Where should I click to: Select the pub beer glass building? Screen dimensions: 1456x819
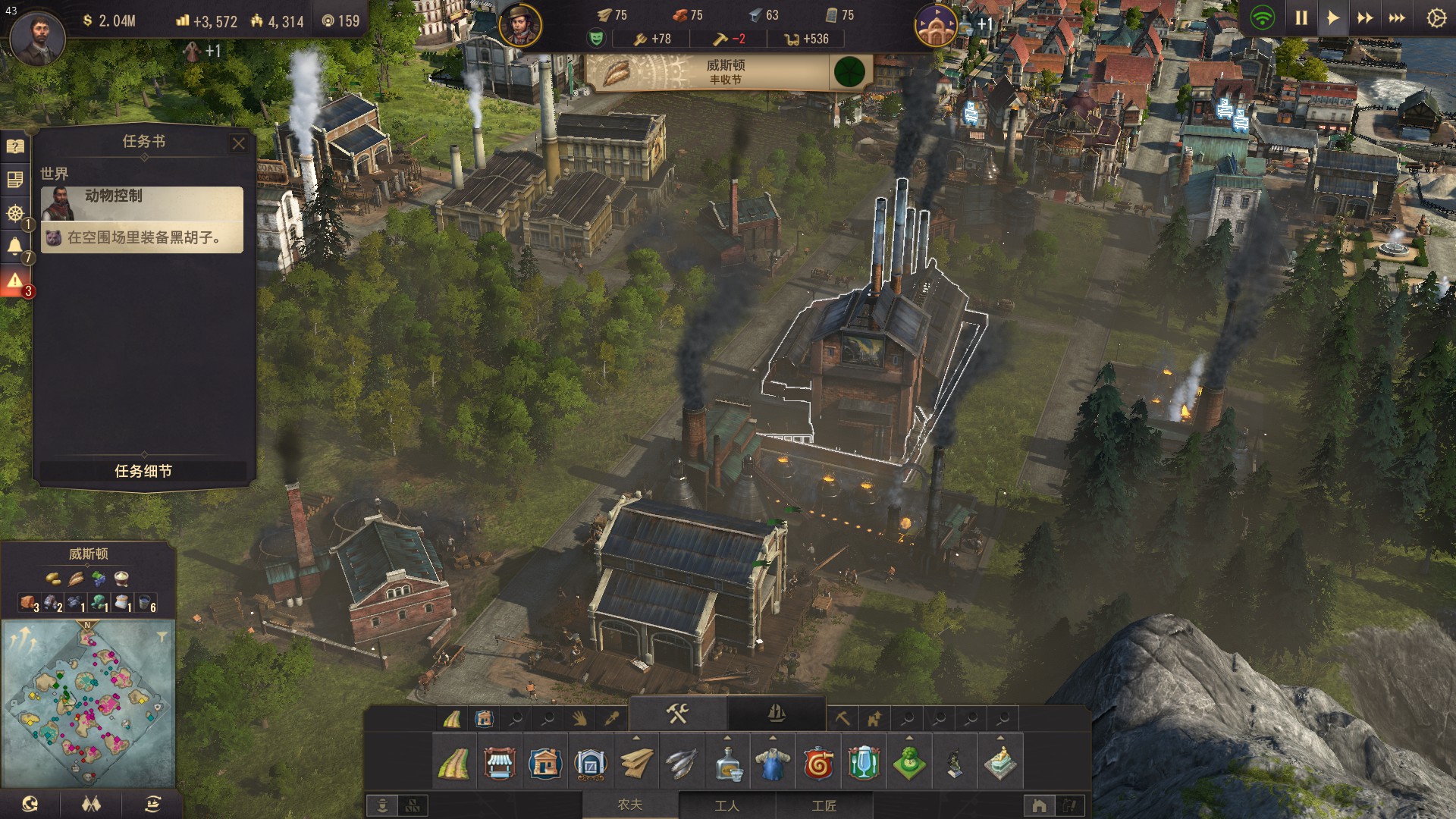(x=864, y=764)
